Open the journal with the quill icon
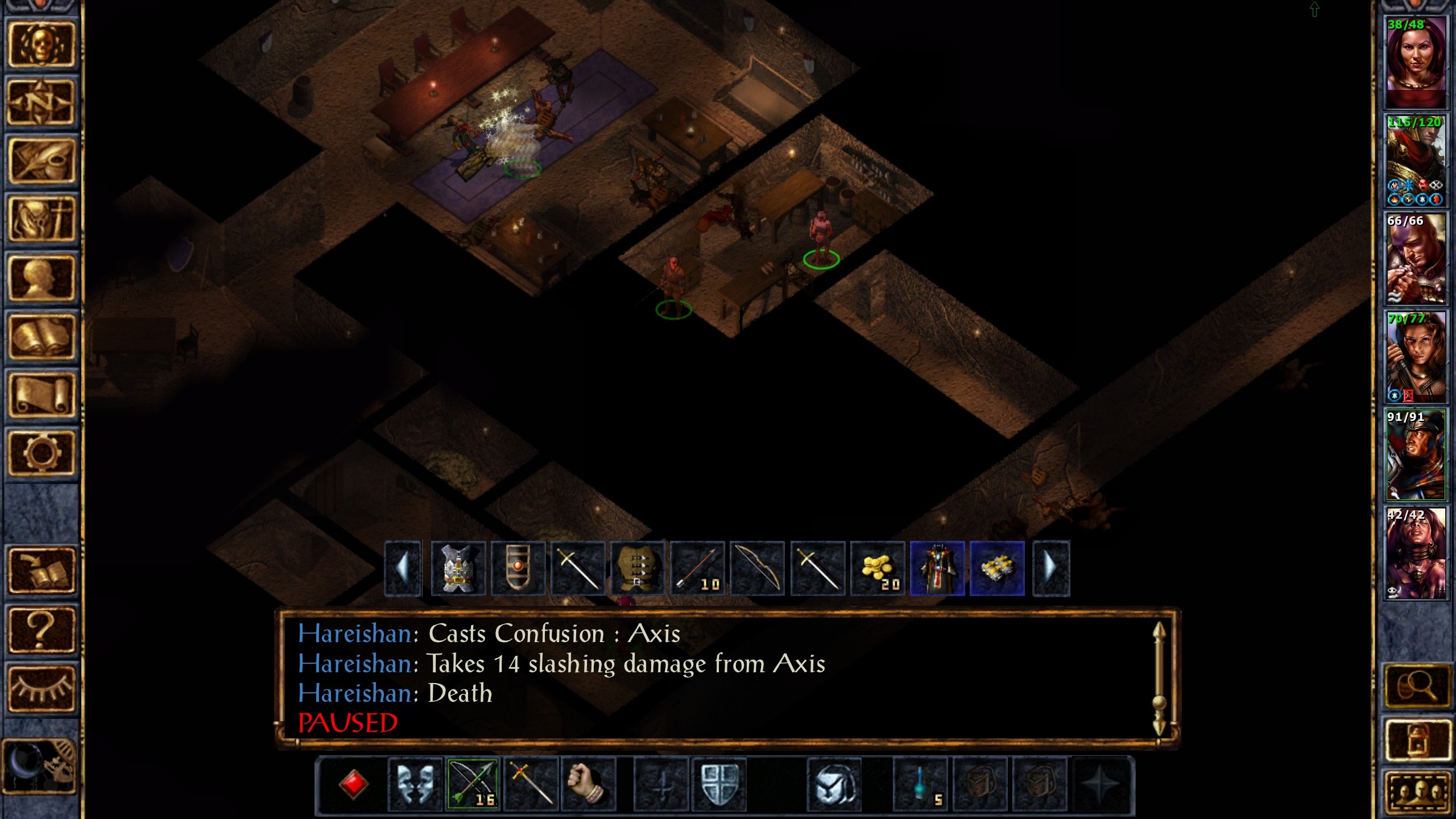The image size is (1456, 819). click(x=41, y=161)
